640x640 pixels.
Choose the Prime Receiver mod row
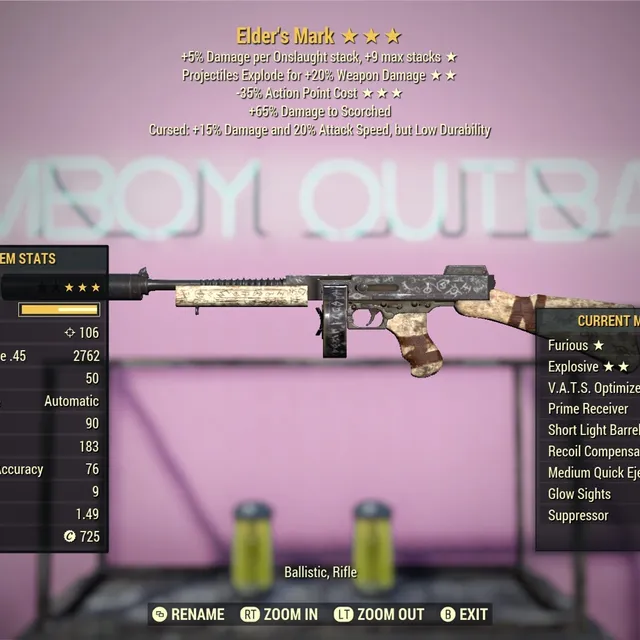[x=588, y=408]
